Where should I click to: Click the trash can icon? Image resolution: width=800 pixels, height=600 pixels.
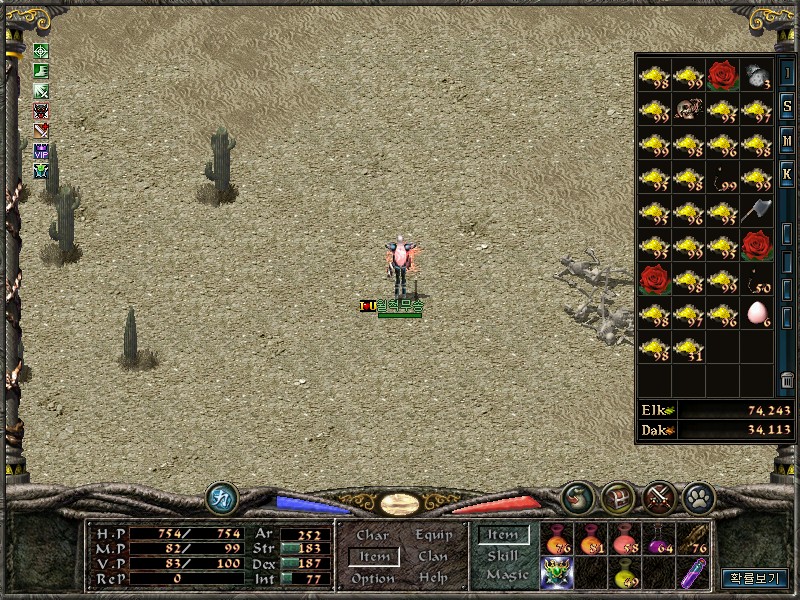(787, 380)
